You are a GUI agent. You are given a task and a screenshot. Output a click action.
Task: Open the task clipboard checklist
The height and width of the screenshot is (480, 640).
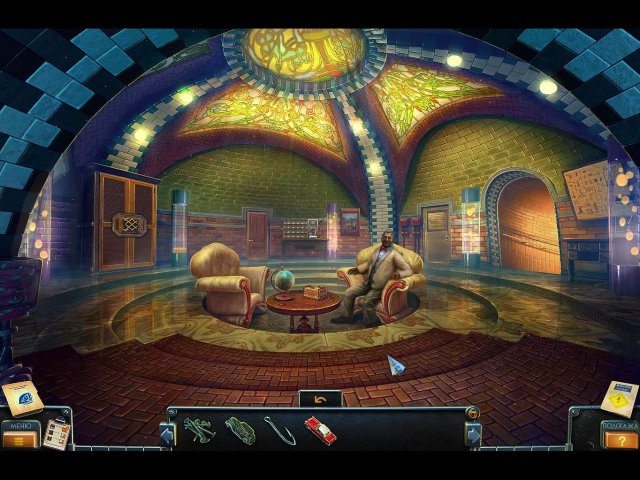[x=56, y=433]
